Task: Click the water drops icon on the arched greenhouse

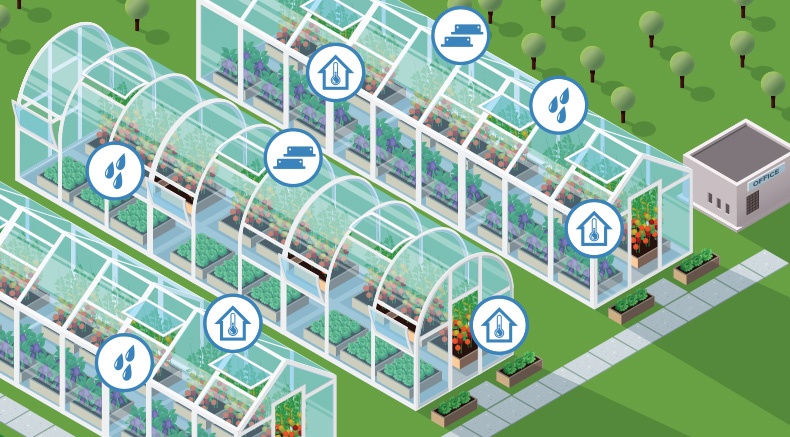Action: pos(115,170)
